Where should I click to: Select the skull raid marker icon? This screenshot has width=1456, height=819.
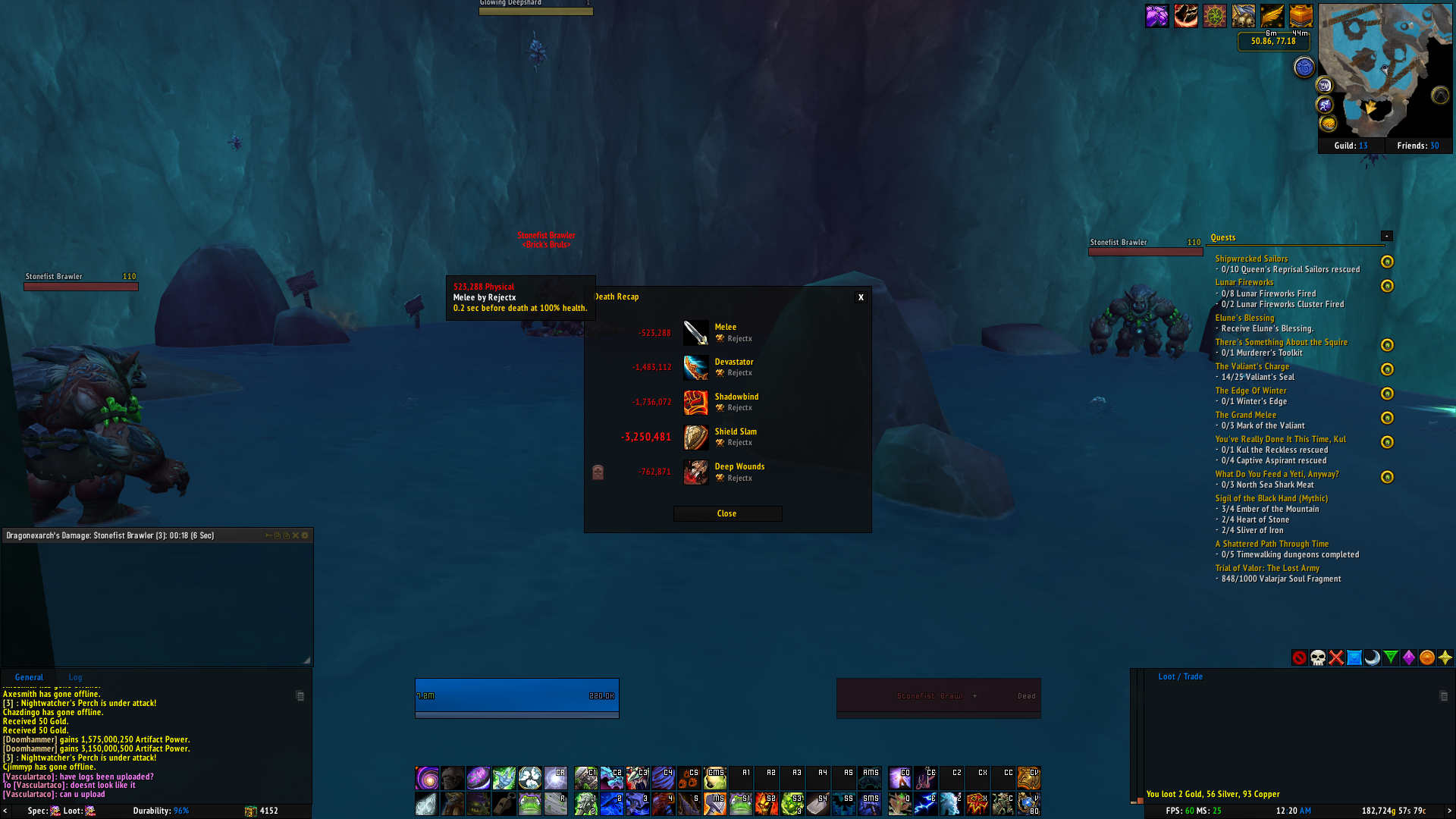1318,657
